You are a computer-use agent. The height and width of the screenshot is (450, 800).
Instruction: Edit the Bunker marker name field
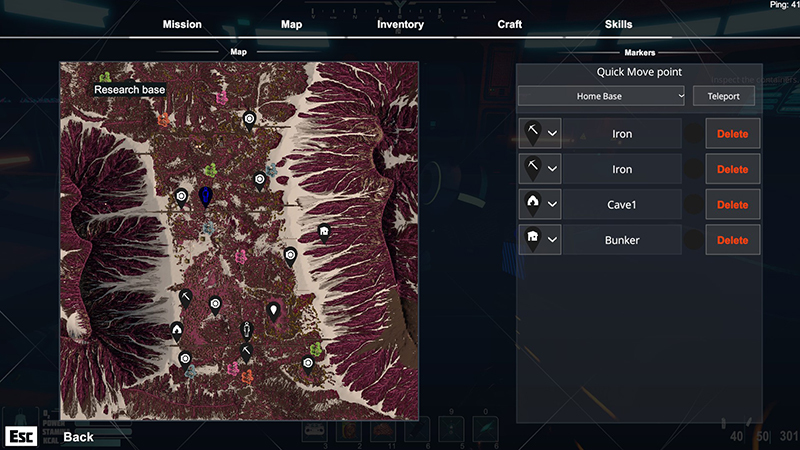click(x=622, y=240)
